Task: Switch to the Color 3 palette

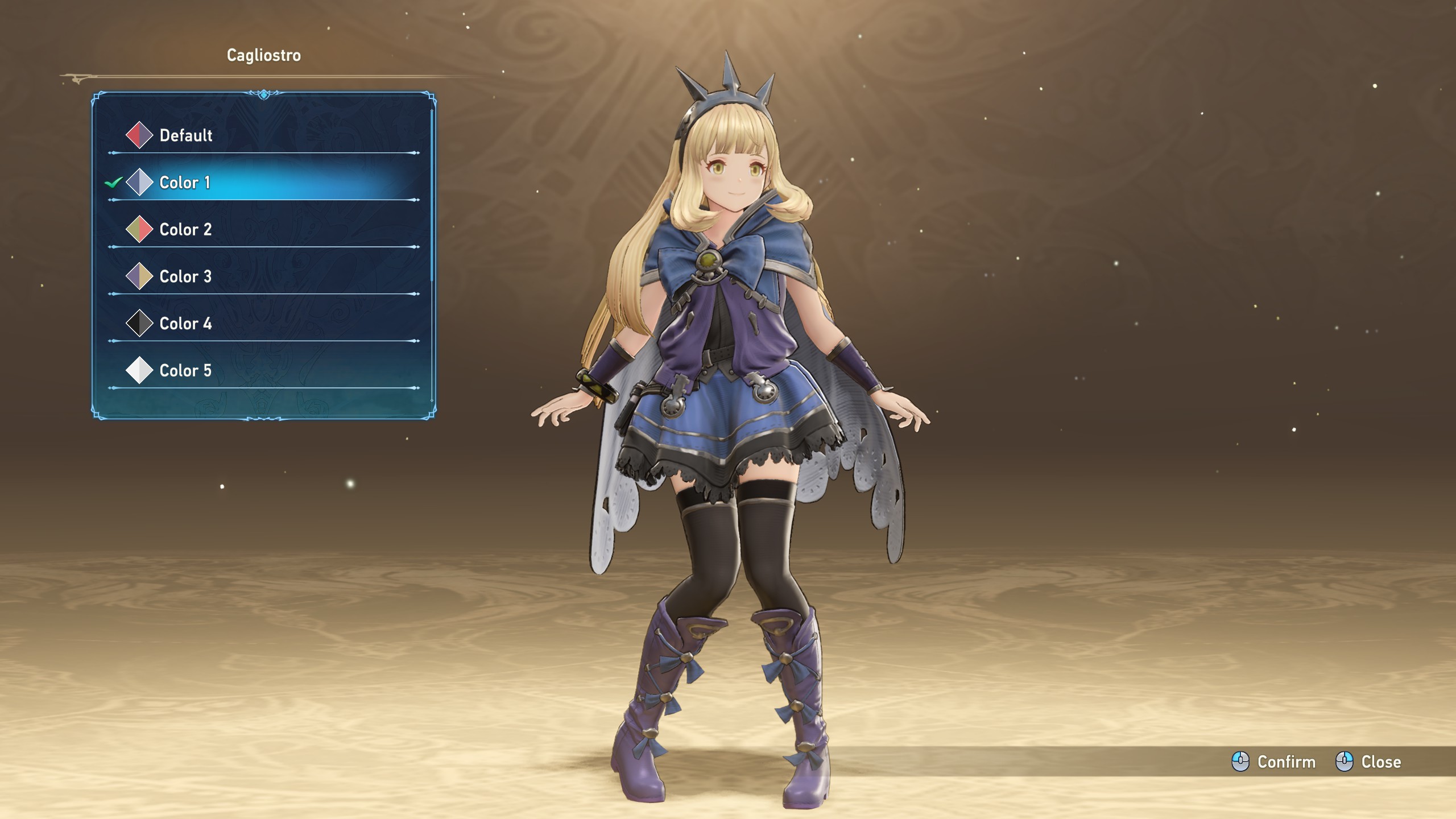Action: pos(185,277)
